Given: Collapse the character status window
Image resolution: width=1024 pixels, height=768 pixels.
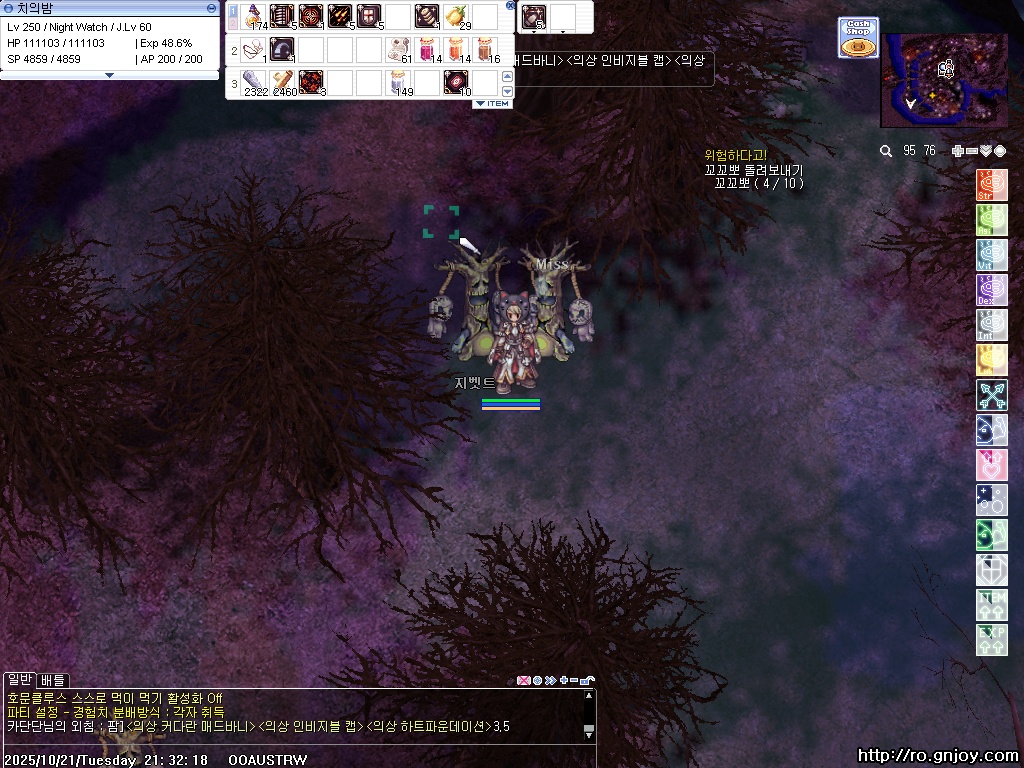Looking at the screenshot, I should point(211,8).
